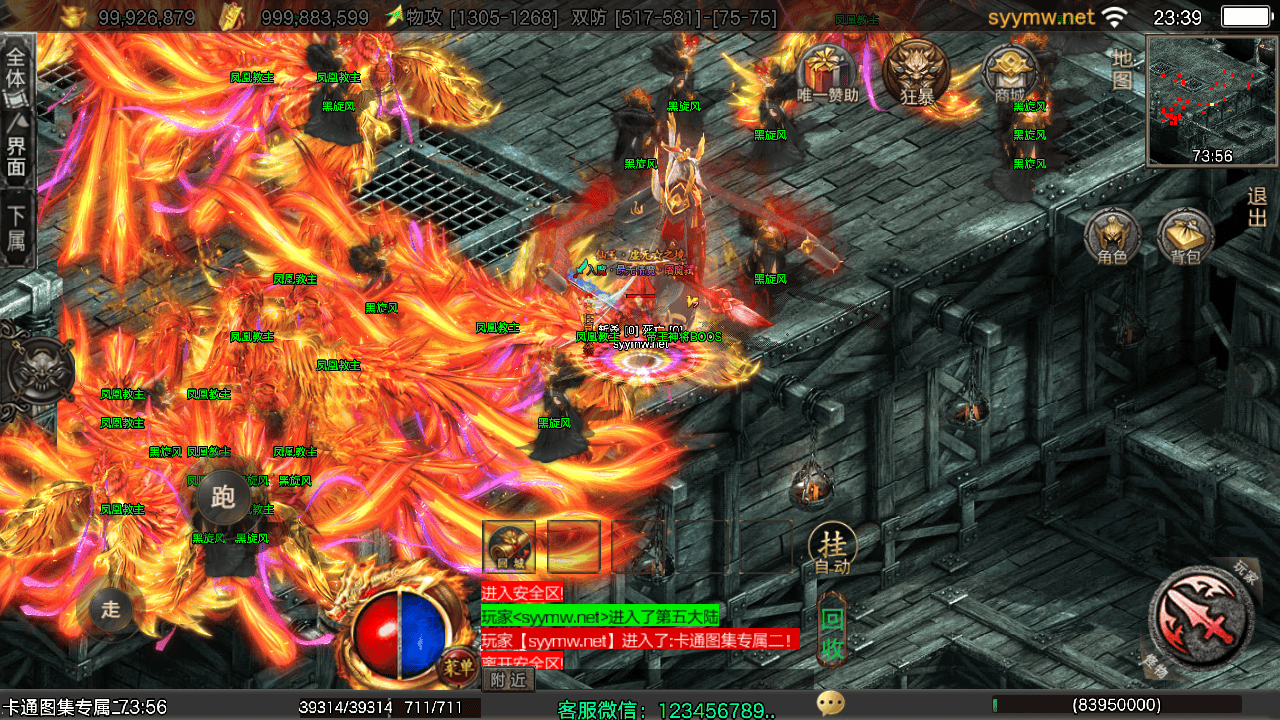Activate the 狂暴 rage icon
This screenshot has height=720, width=1280.
[916, 75]
